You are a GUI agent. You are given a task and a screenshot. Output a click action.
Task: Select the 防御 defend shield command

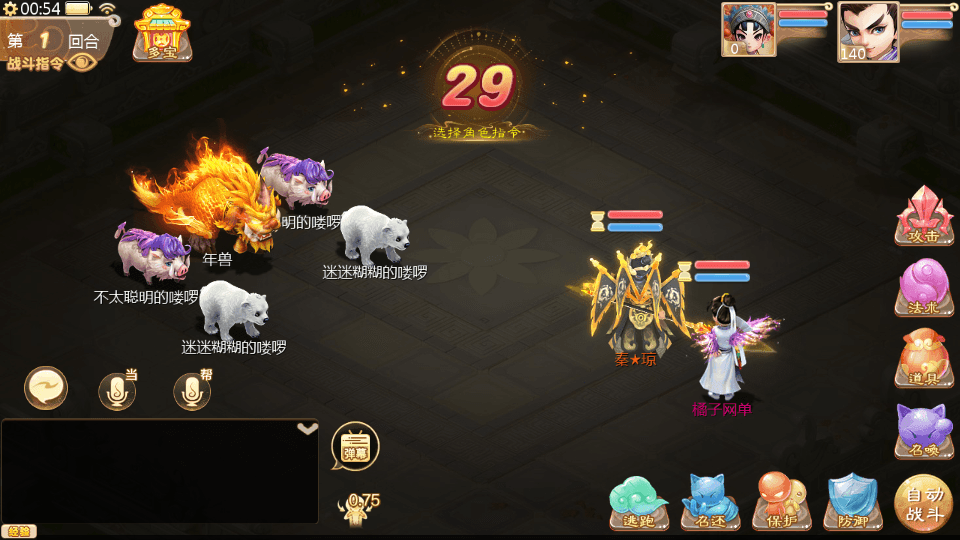pos(853,501)
